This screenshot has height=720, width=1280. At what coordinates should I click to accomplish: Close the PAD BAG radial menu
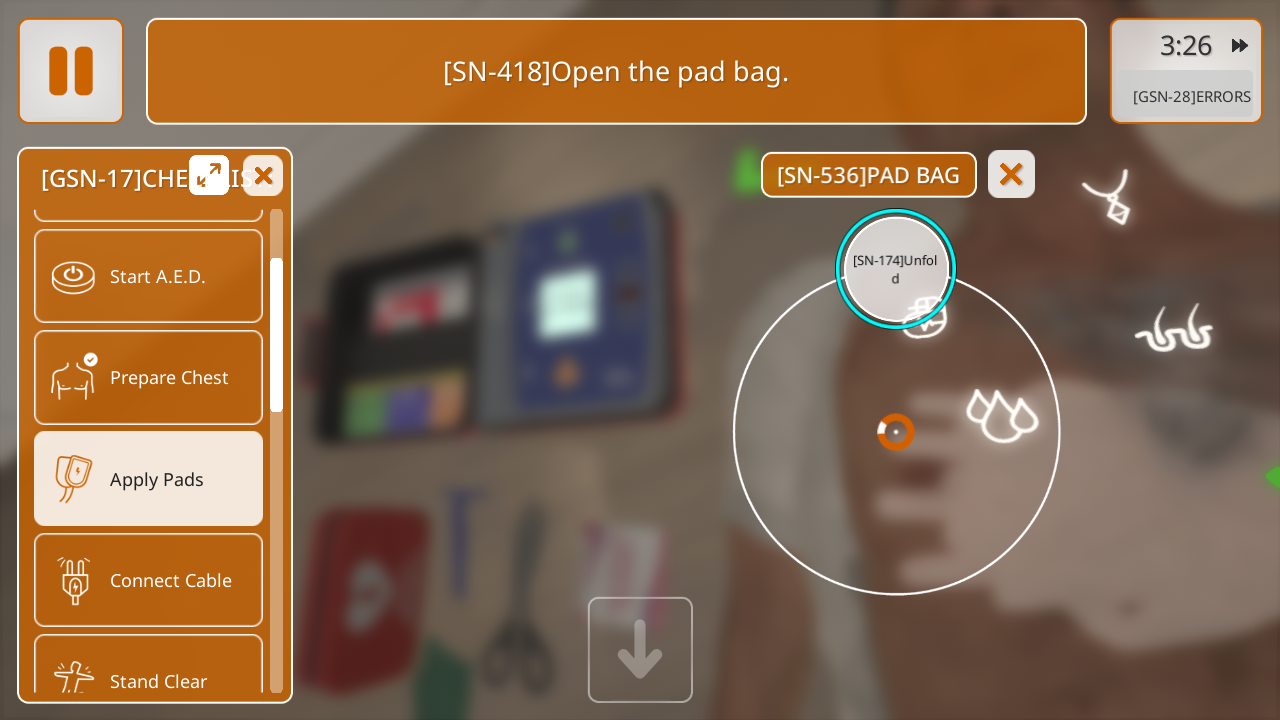[x=1011, y=175]
